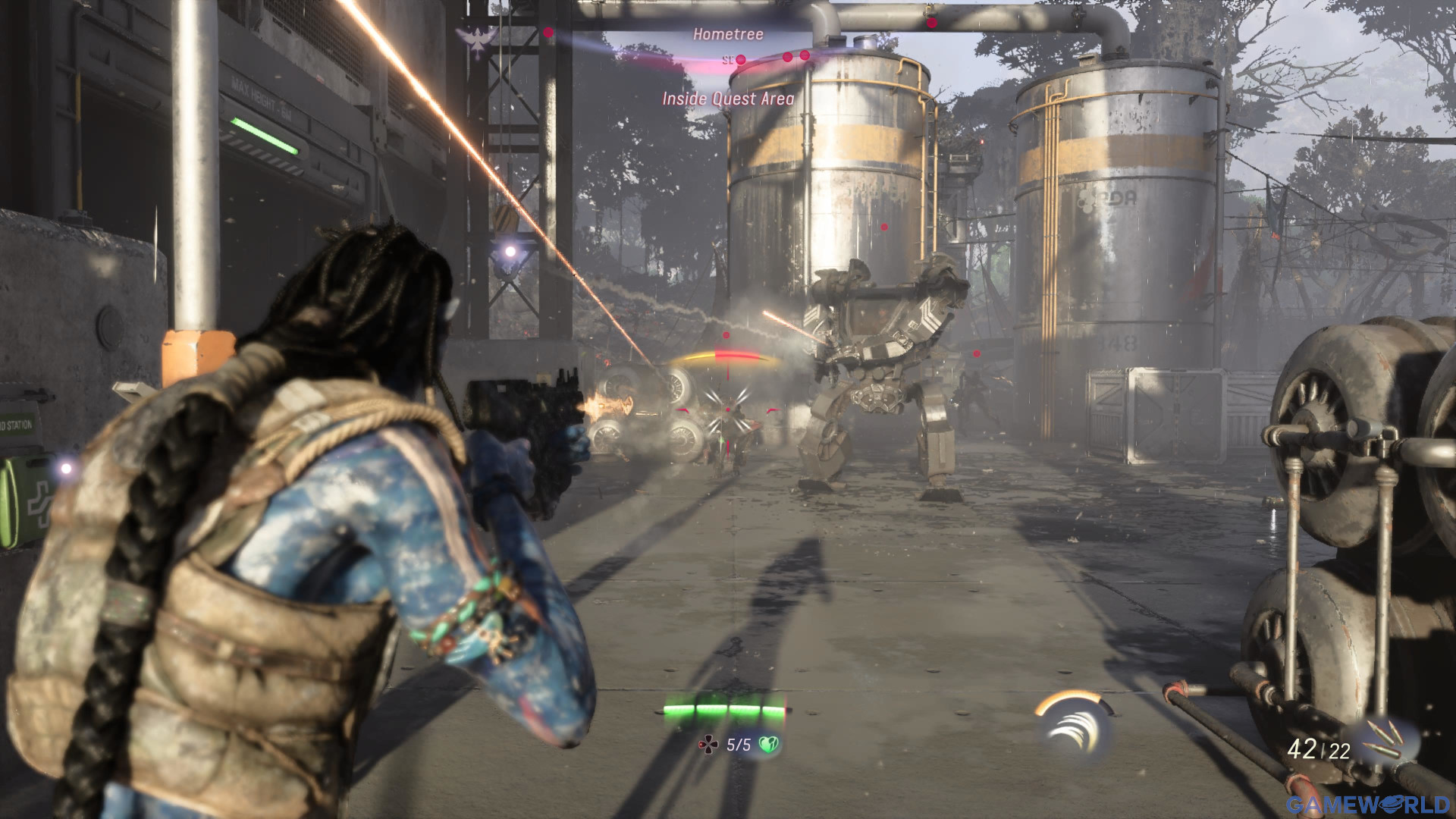Select the swirling energy gauge icon
Image resolution: width=1456 pixels, height=819 pixels.
tap(1075, 726)
